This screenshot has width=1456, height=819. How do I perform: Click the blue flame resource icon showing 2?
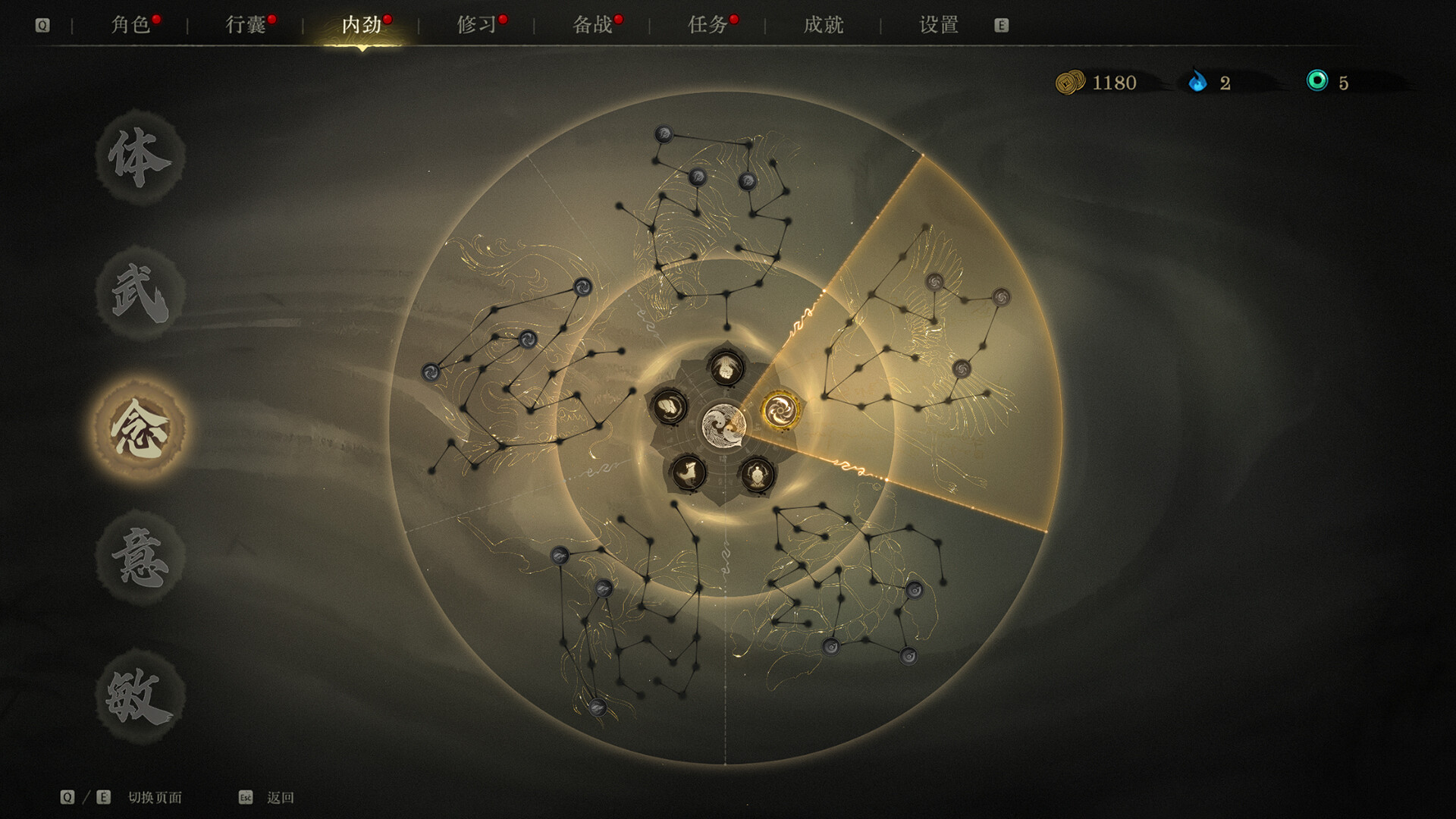(x=1198, y=83)
